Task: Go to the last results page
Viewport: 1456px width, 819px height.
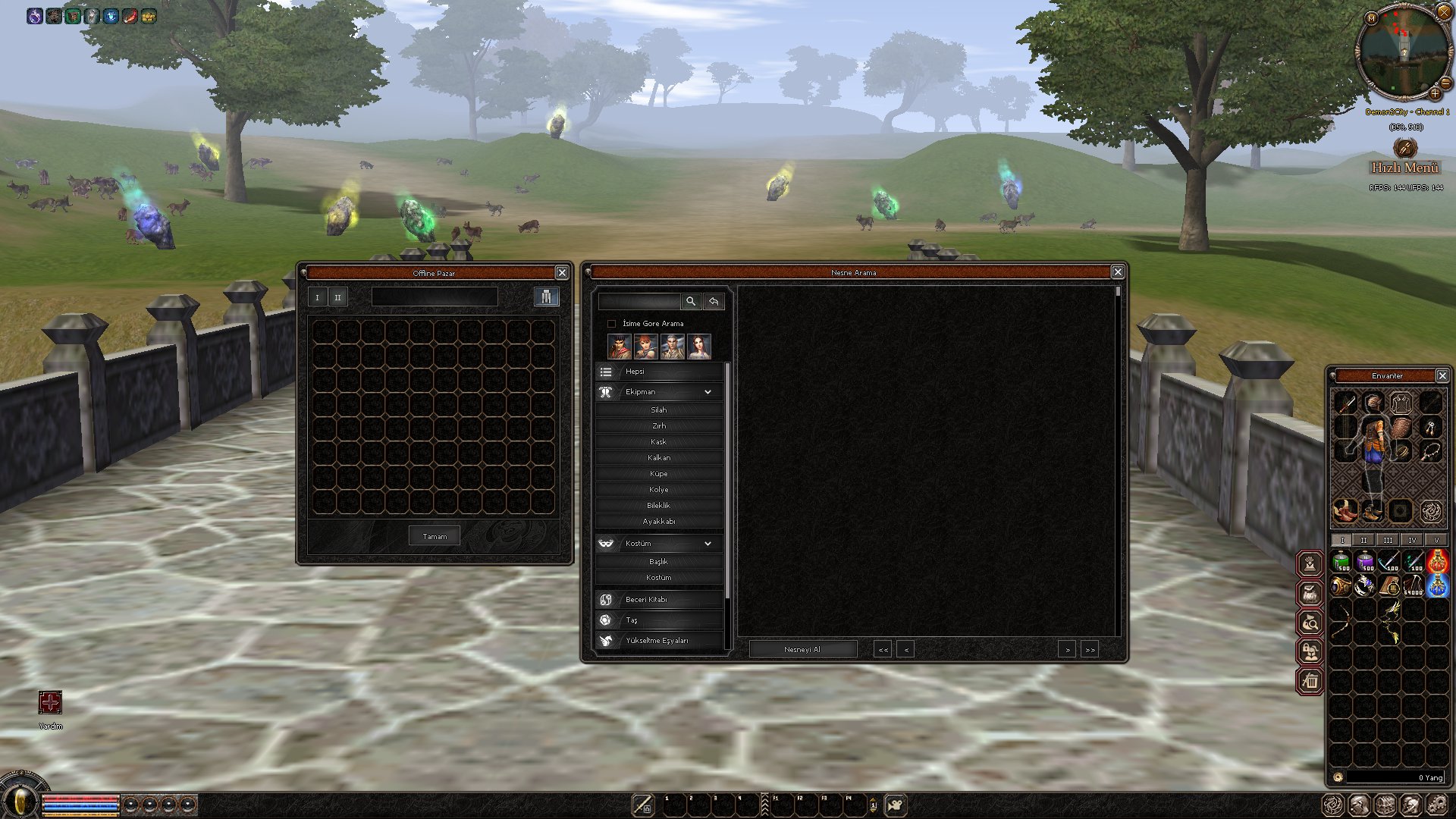Action: tap(1090, 650)
